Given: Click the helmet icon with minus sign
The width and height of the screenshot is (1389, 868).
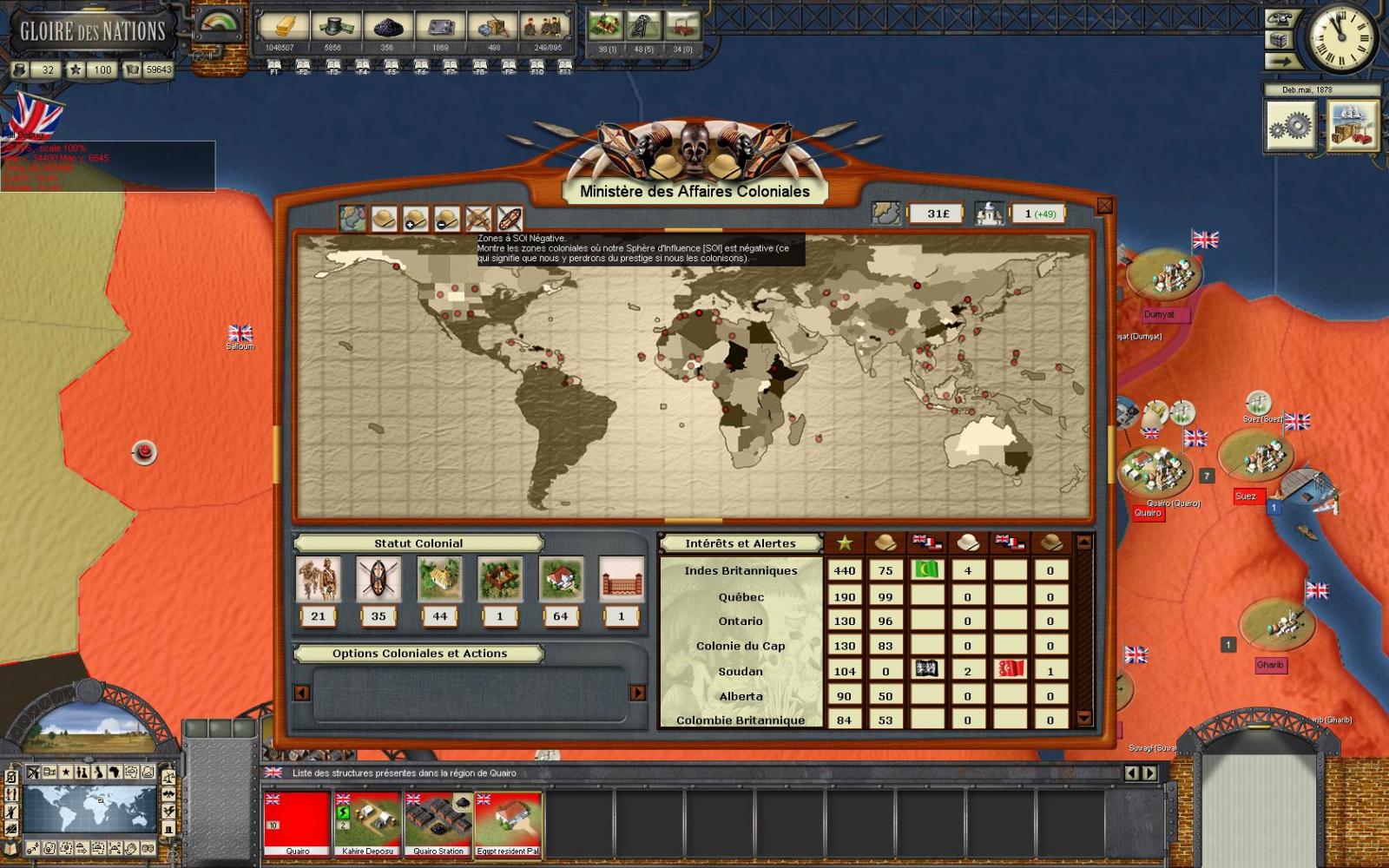Looking at the screenshot, I should coord(445,218).
